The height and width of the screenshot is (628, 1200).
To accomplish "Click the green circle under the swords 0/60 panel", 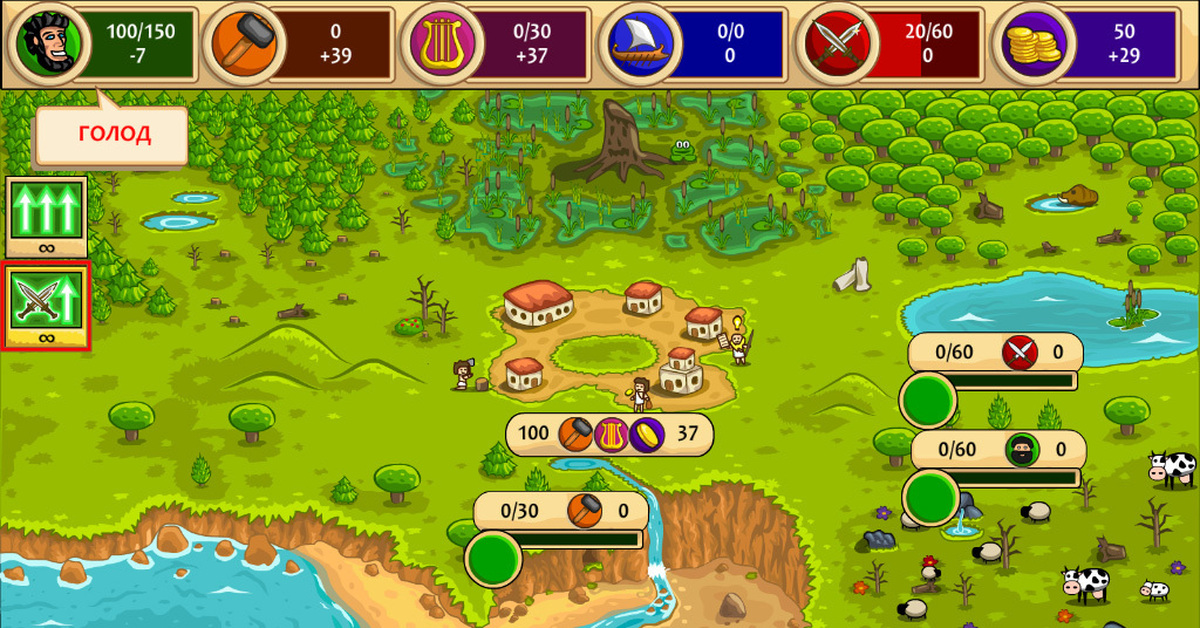I will click(x=928, y=399).
